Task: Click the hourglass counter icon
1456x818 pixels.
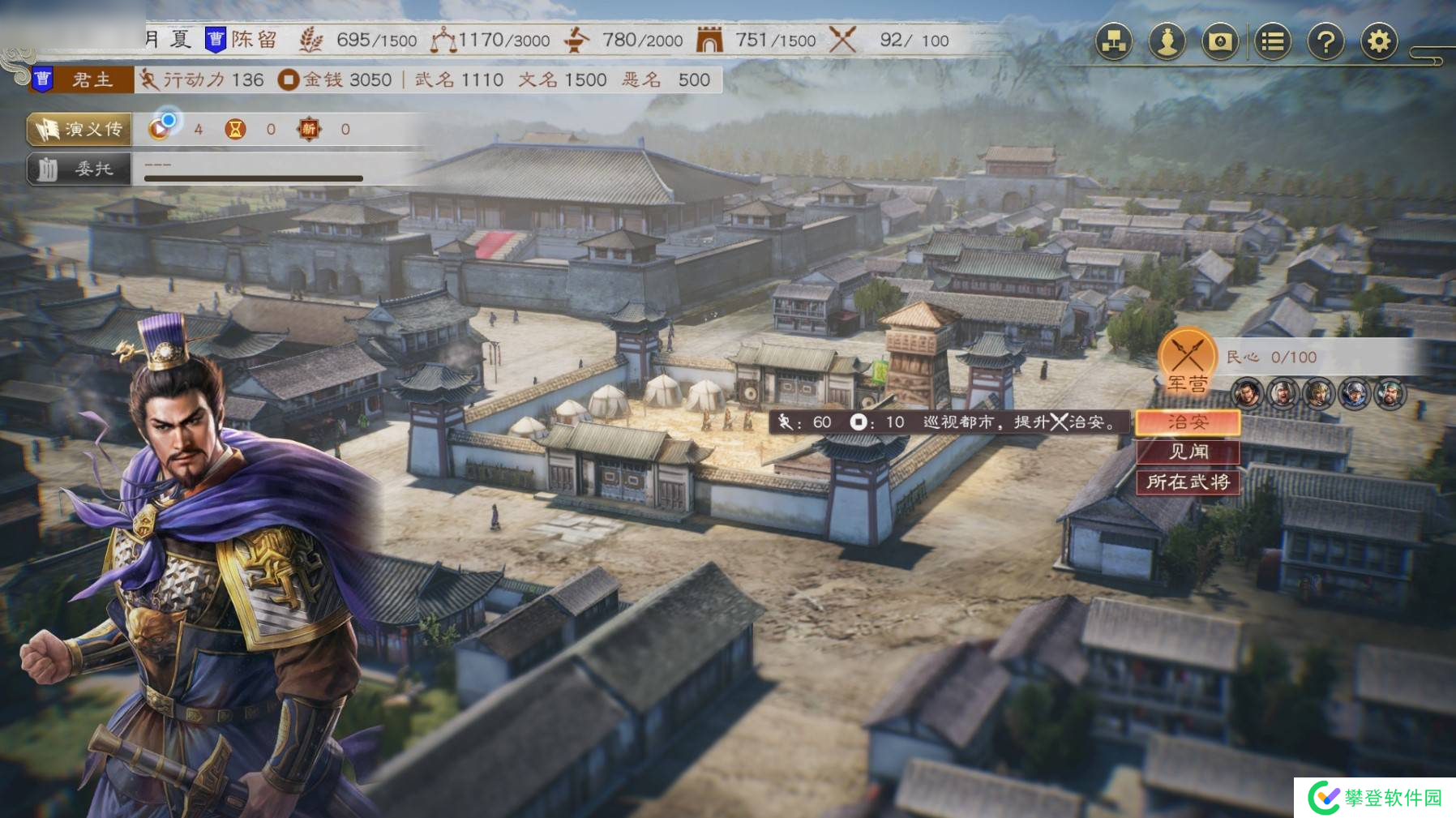Action: pyautogui.click(x=237, y=128)
